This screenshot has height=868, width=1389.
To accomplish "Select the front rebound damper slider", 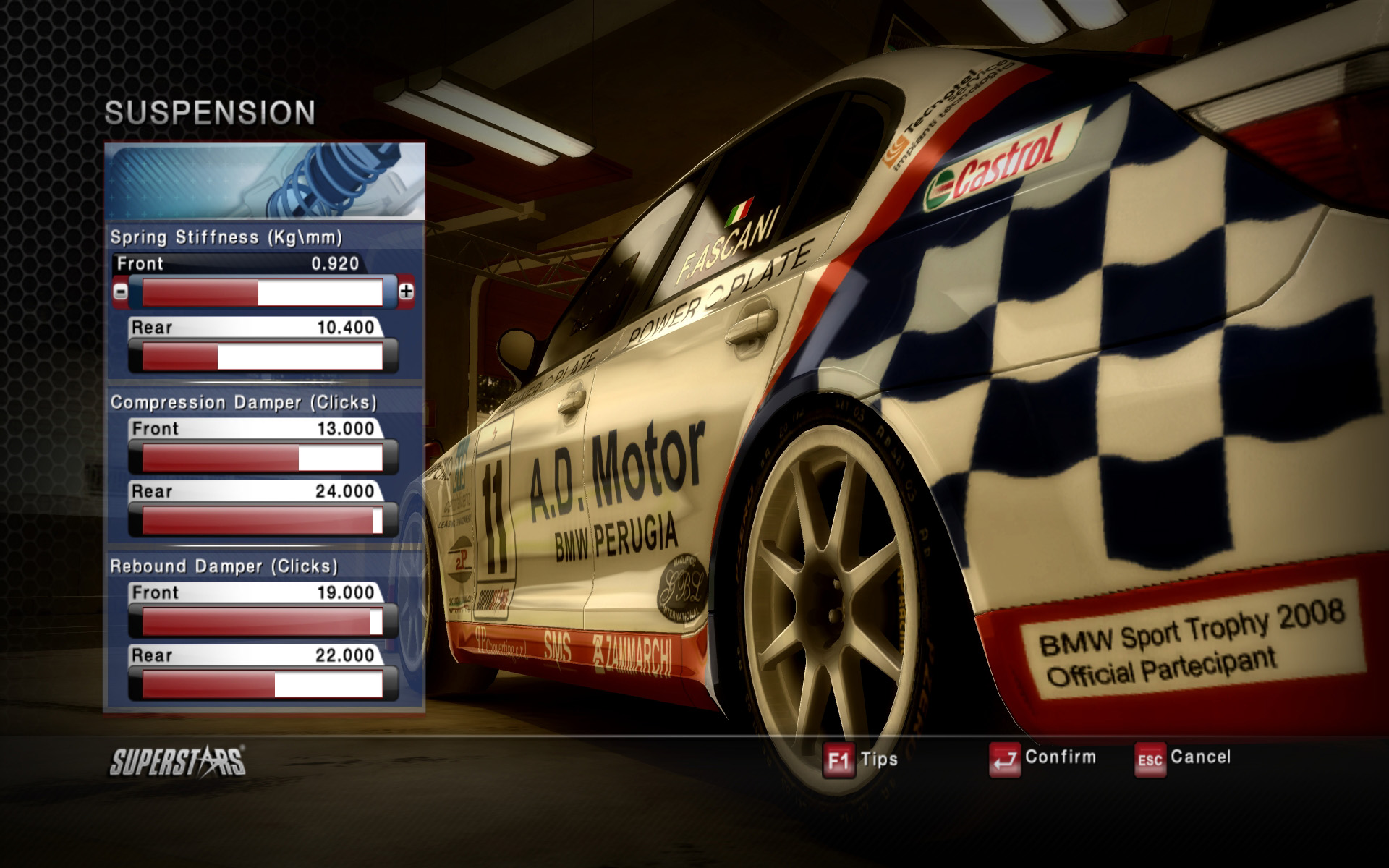I will [x=263, y=622].
